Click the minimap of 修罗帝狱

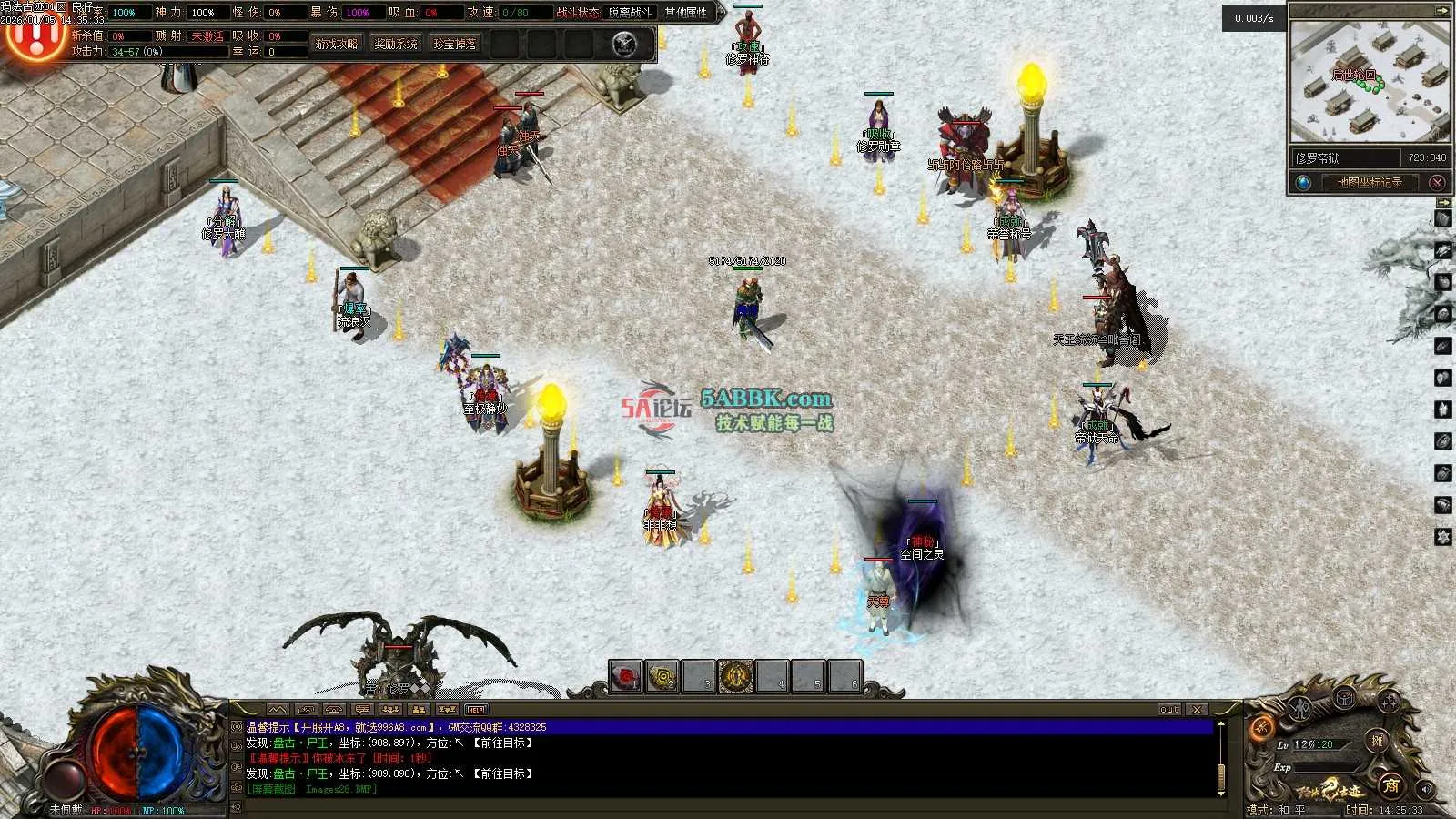point(1369,82)
